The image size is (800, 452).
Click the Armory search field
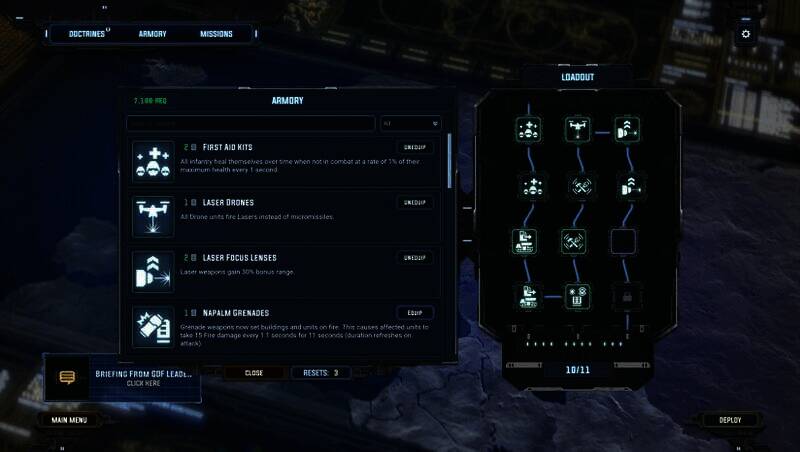[x=250, y=124]
